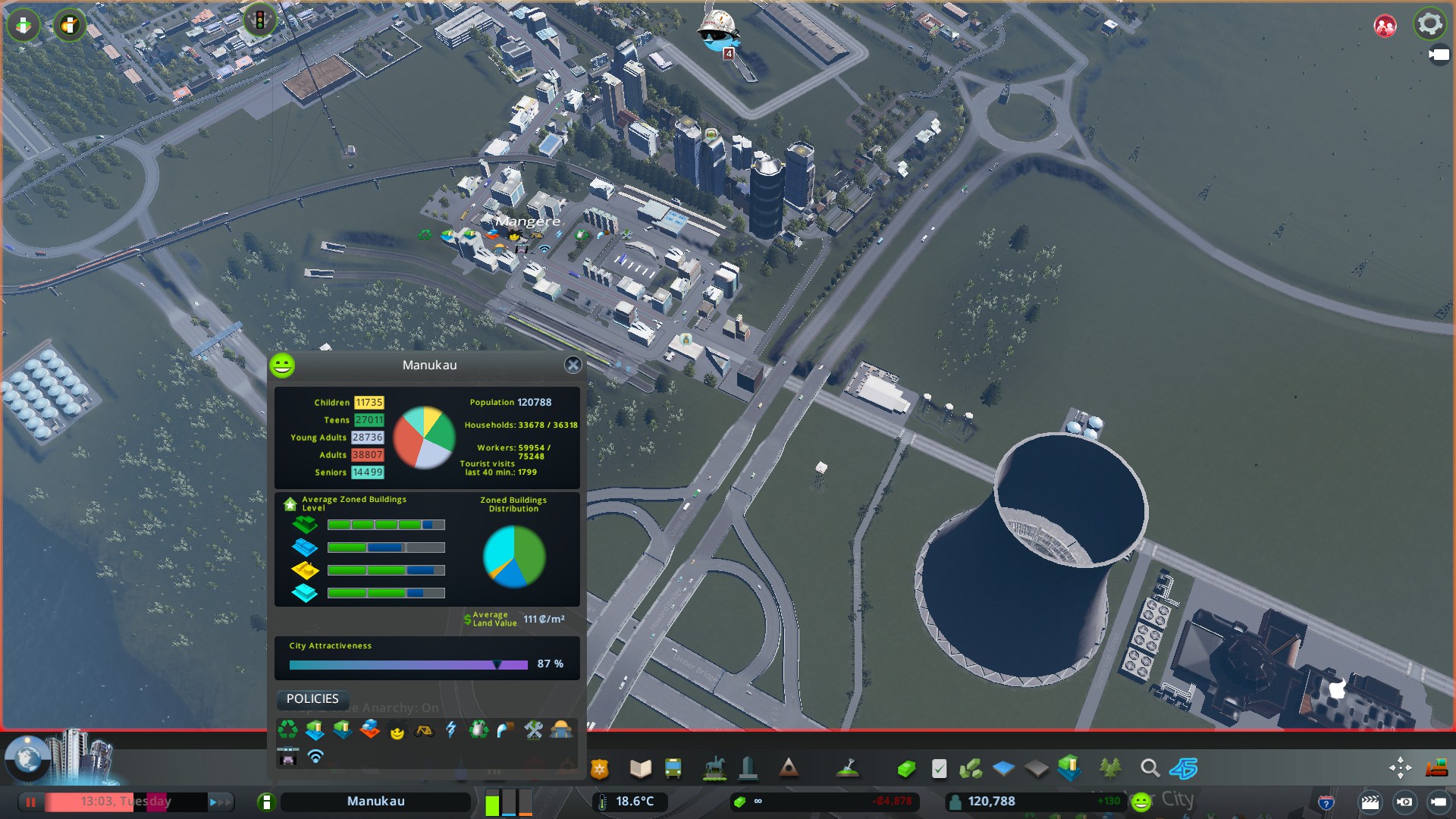Screen dimensions: 1456x819
Task: Open the pine trees decoration menu
Action: (x=1110, y=769)
